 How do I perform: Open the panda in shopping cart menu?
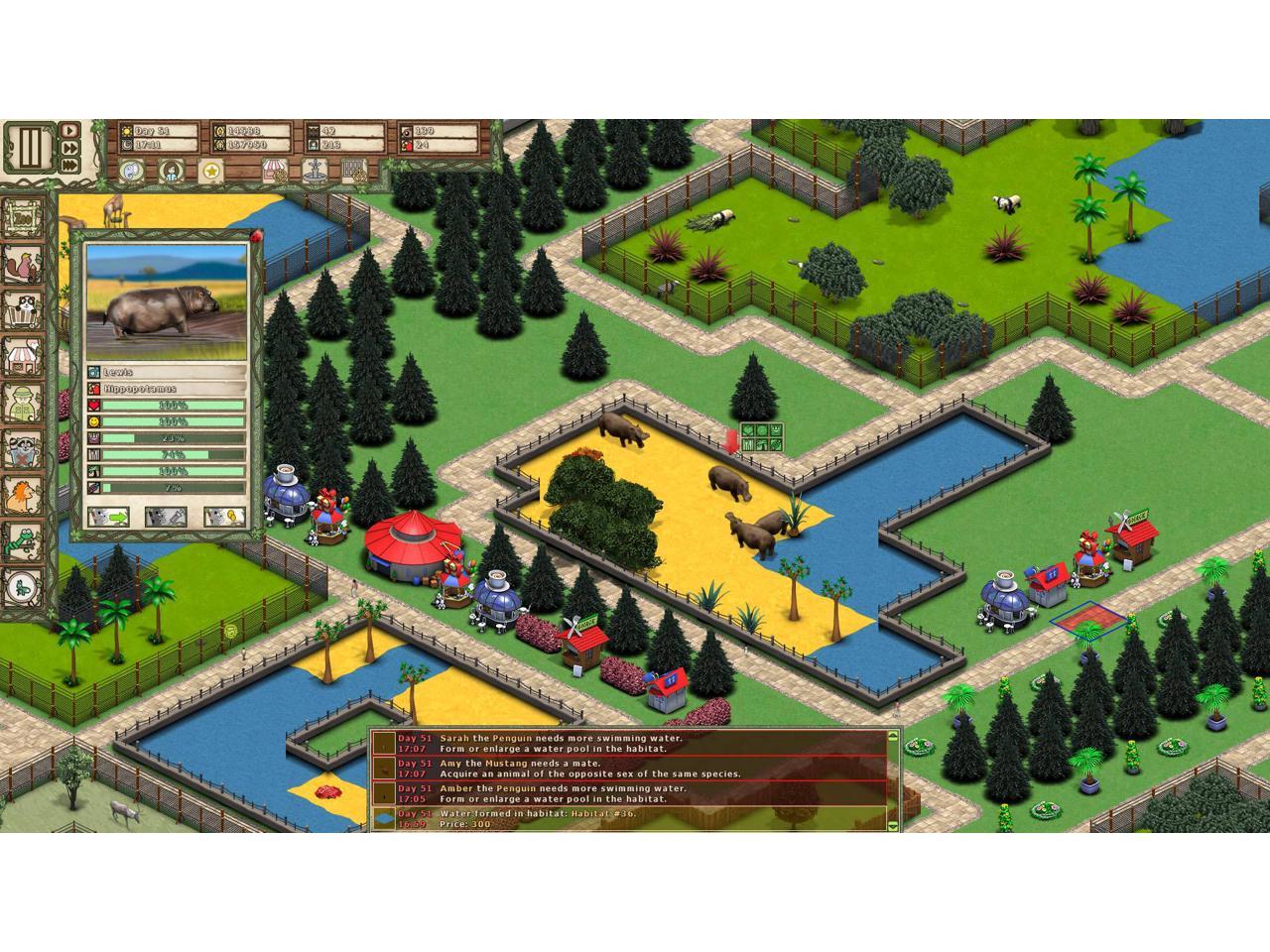click(x=22, y=308)
